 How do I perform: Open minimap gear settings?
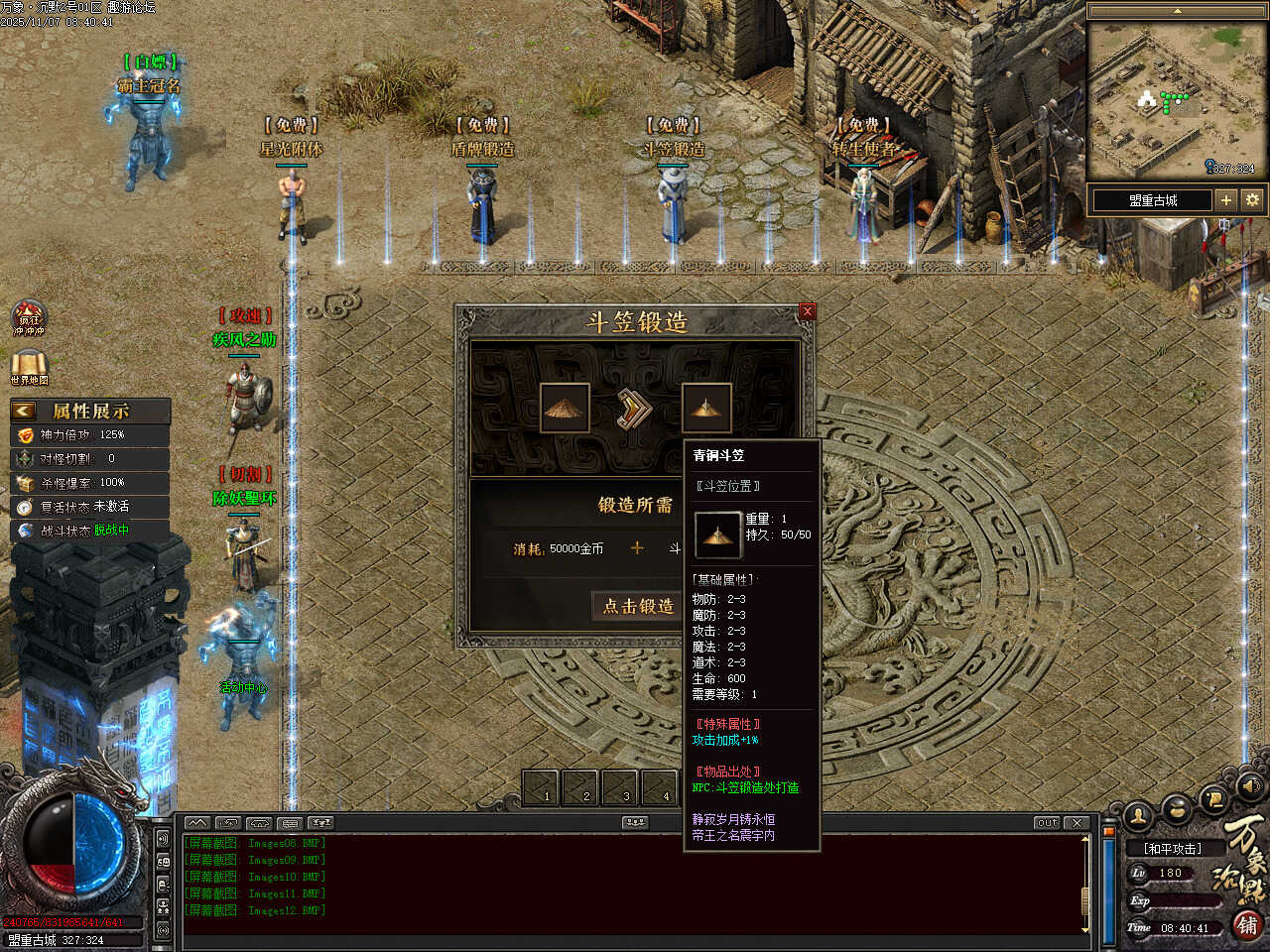click(1252, 199)
